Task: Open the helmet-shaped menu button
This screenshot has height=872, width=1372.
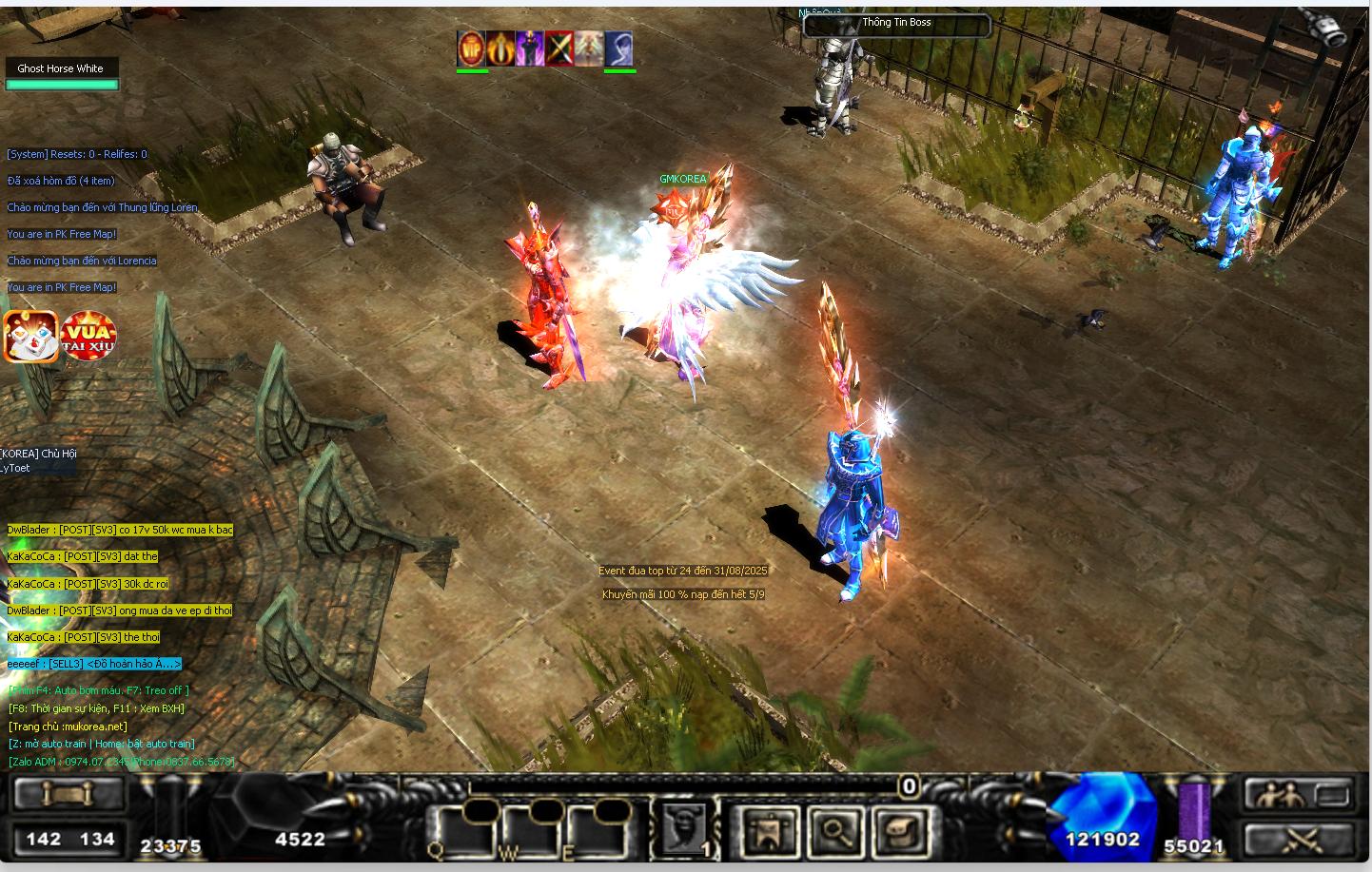Action: coord(895,830)
